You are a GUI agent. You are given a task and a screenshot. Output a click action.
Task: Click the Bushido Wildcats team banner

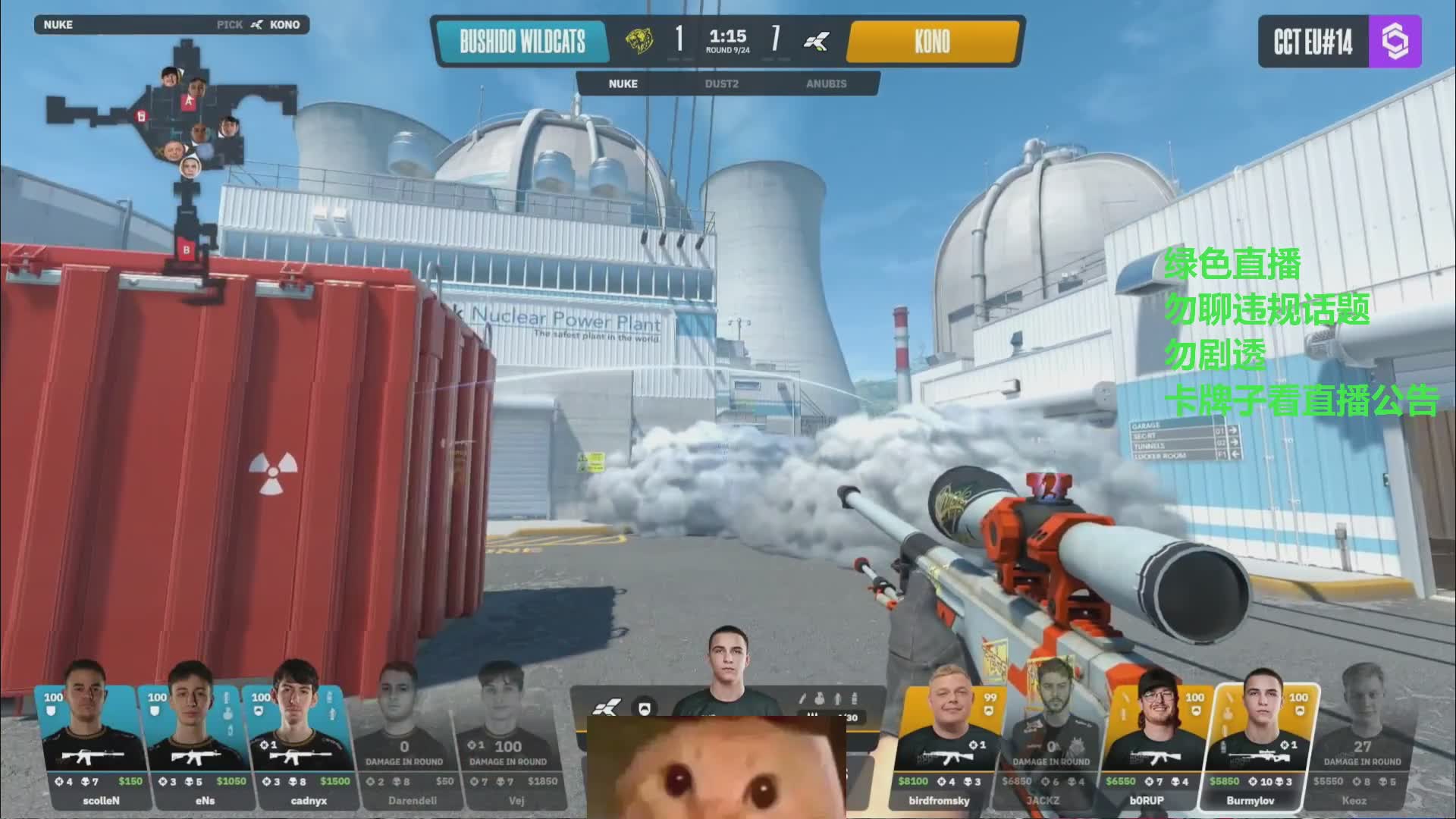tap(522, 41)
